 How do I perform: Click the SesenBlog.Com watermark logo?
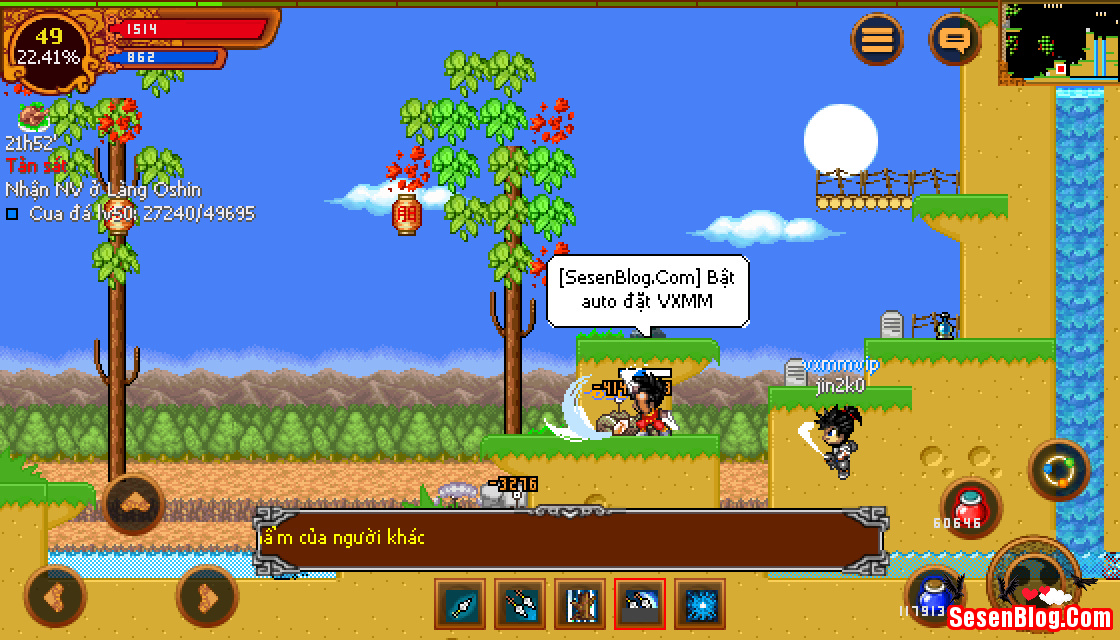click(x=1030, y=617)
